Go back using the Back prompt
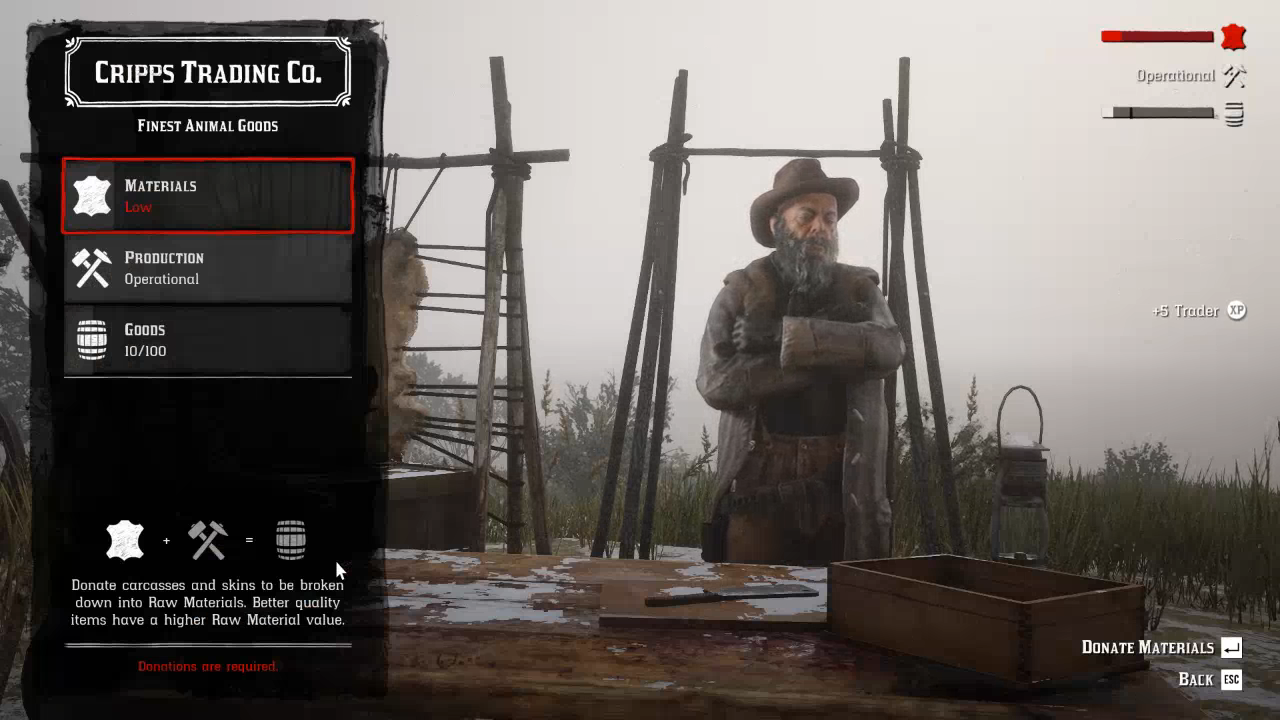The height and width of the screenshot is (720, 1280). click(x=1209, y=679)
